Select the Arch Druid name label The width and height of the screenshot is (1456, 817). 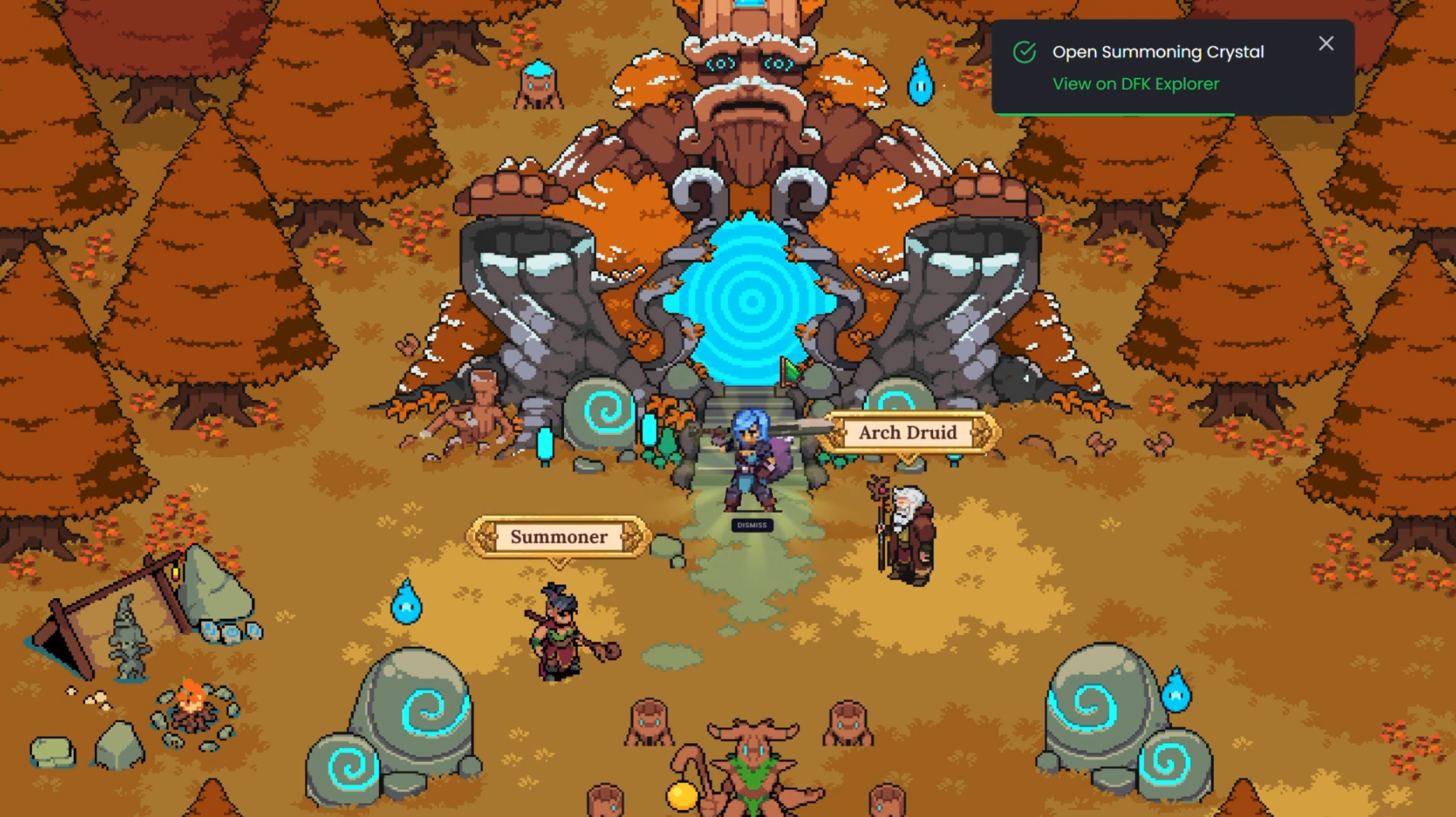[908, 433]
